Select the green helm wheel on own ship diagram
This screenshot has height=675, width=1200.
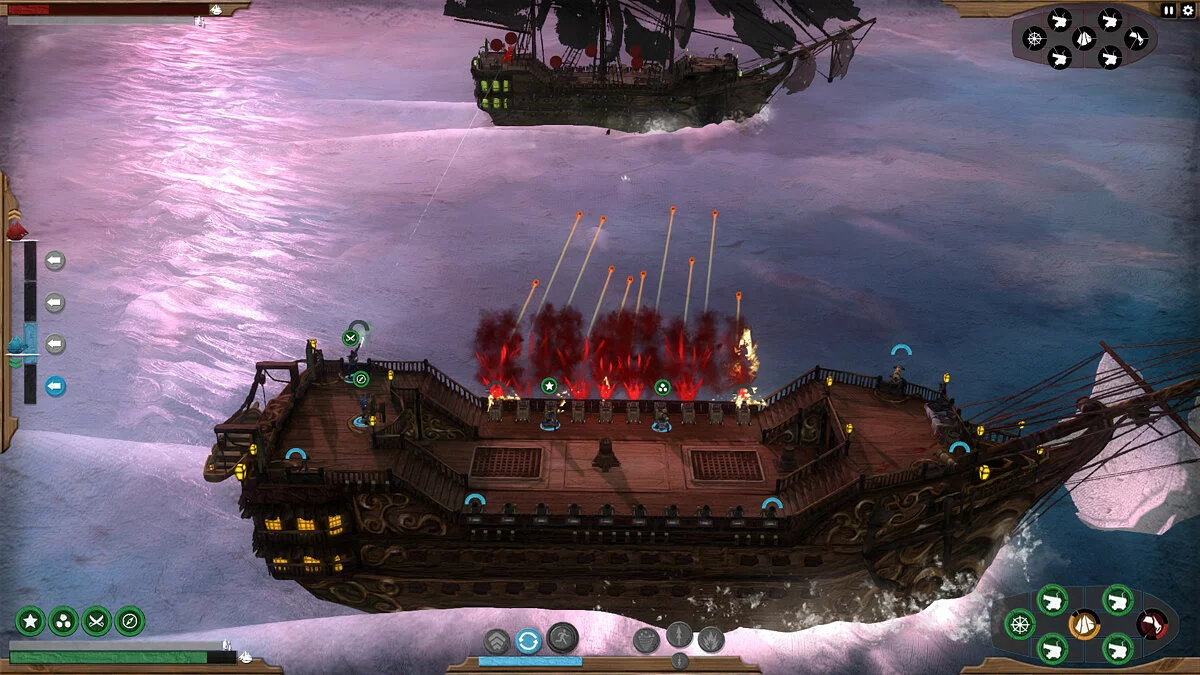(x=1019, y=624)
